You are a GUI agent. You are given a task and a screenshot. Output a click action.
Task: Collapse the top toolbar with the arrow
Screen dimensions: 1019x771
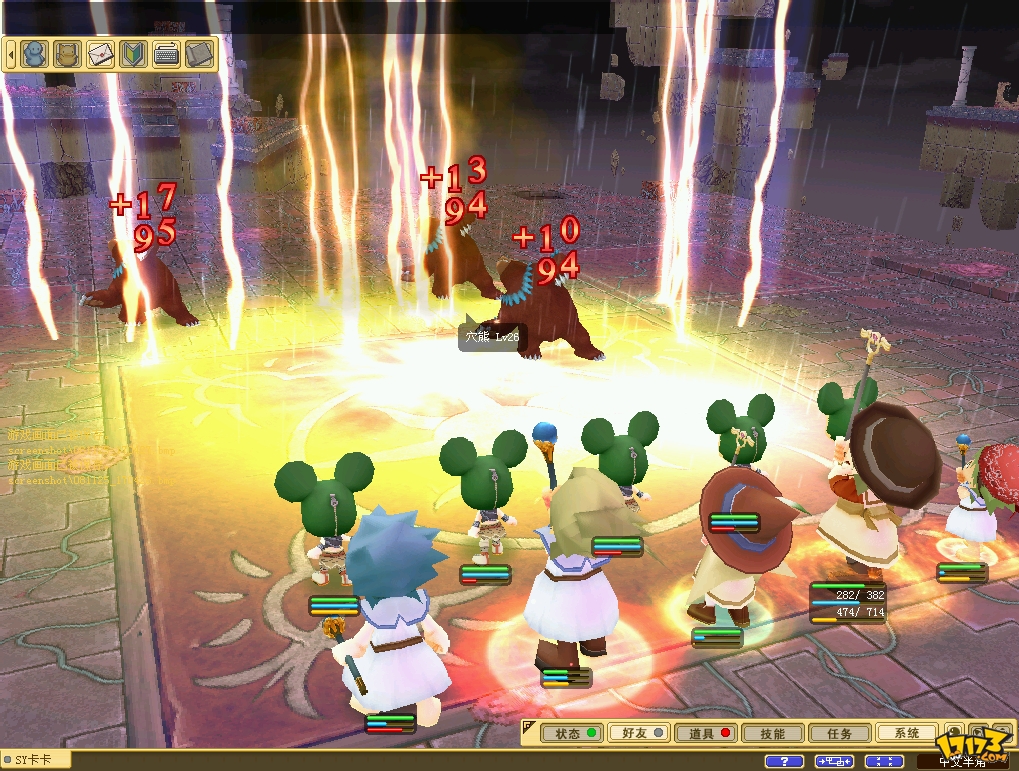coord(11,53)
